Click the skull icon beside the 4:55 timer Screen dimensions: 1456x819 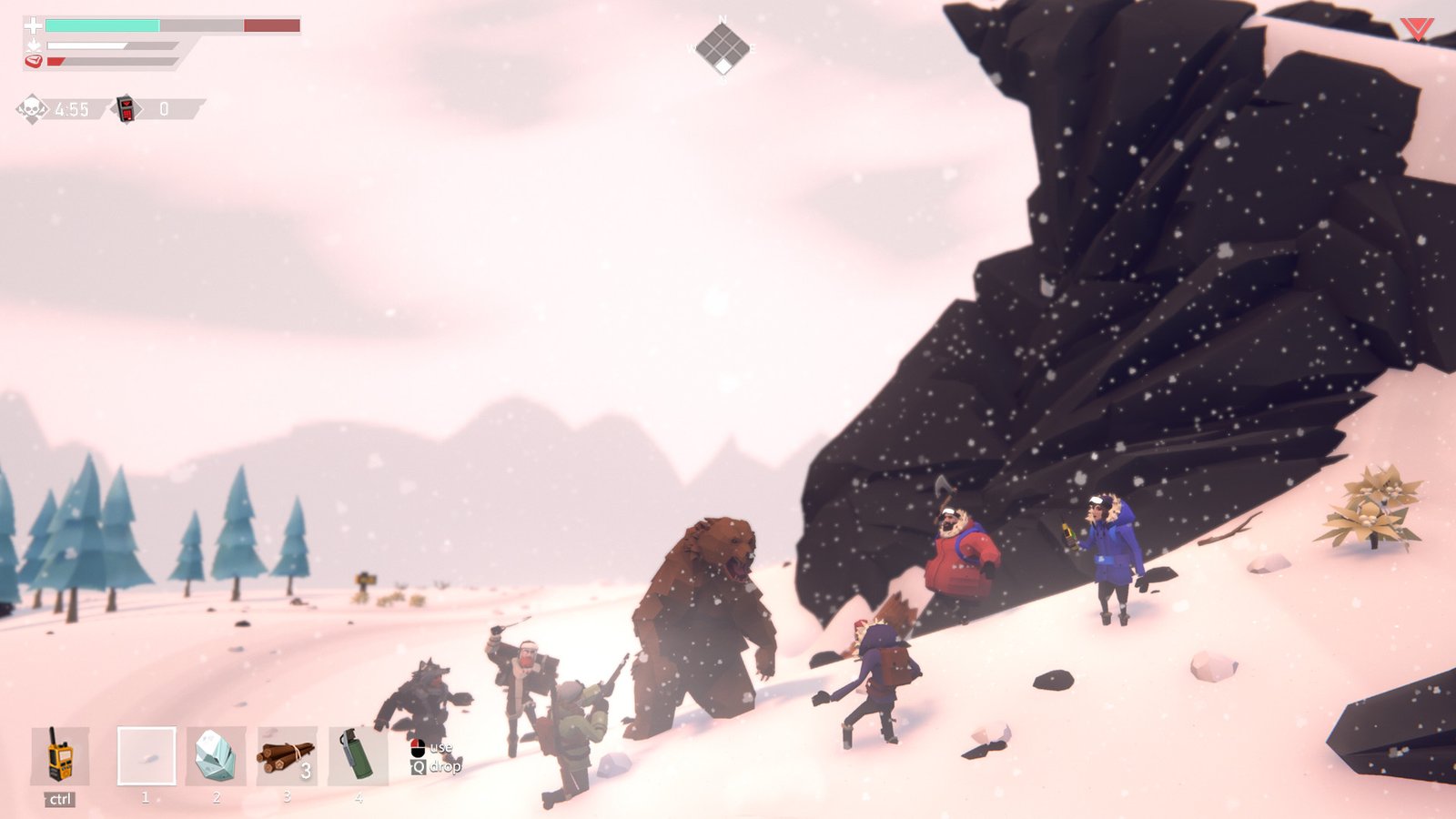(30, 107)
